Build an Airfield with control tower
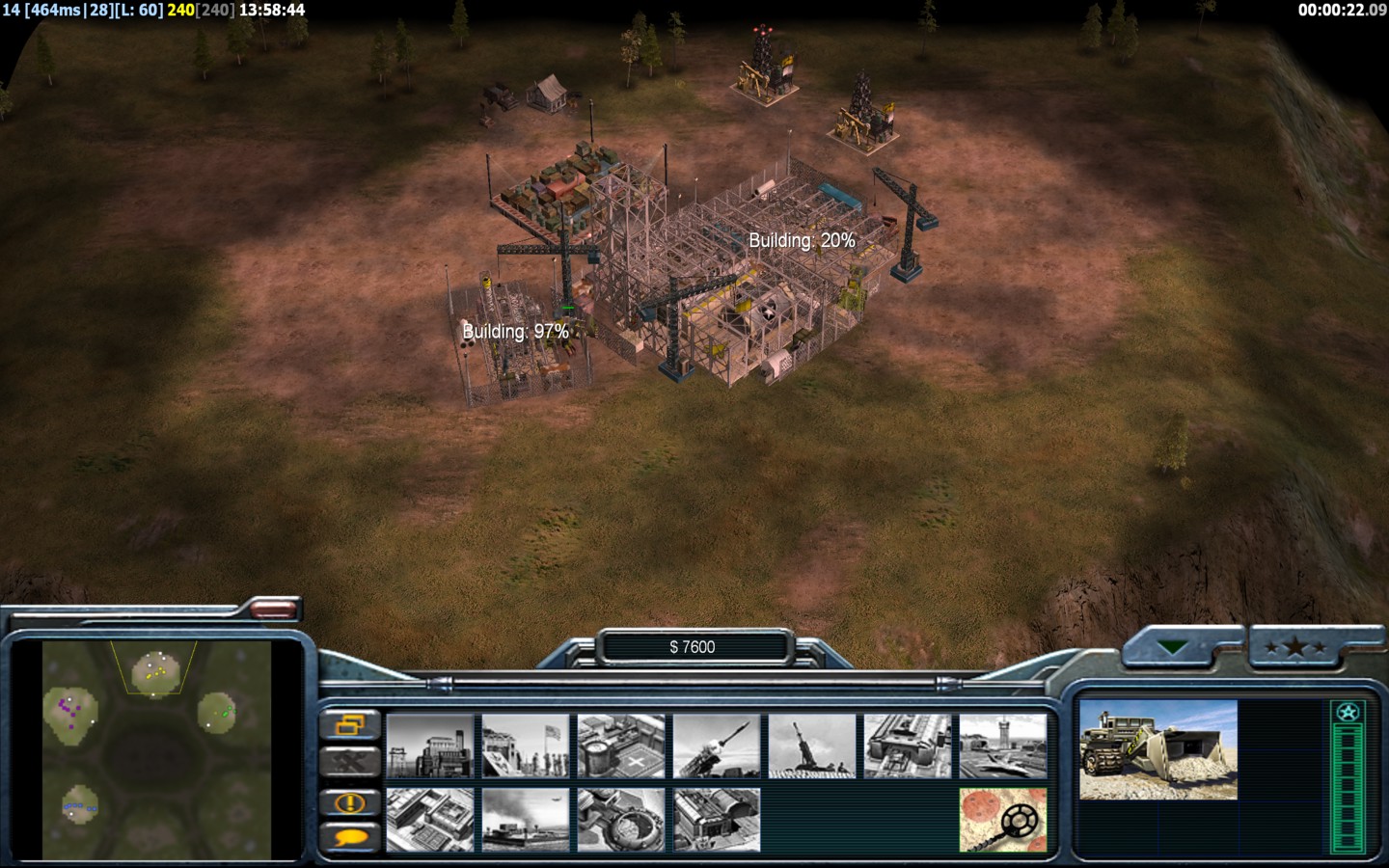Viewport: 1389px width, 868px height. 1003,746
